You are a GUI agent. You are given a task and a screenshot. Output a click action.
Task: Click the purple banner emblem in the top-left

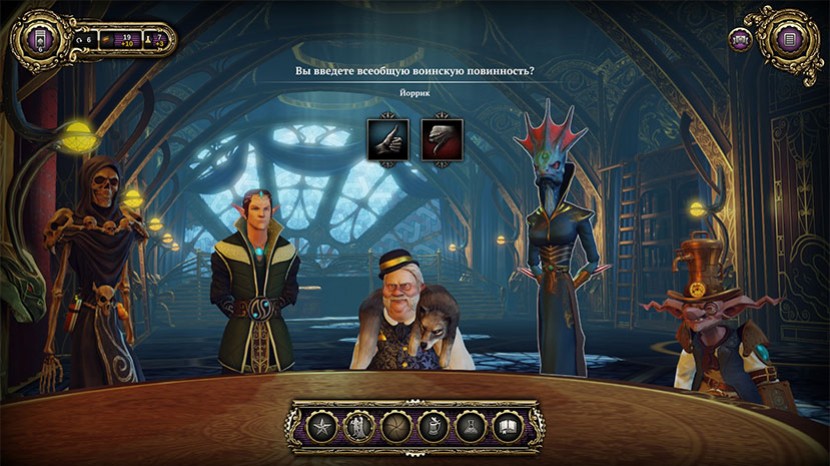pos(37,40)
